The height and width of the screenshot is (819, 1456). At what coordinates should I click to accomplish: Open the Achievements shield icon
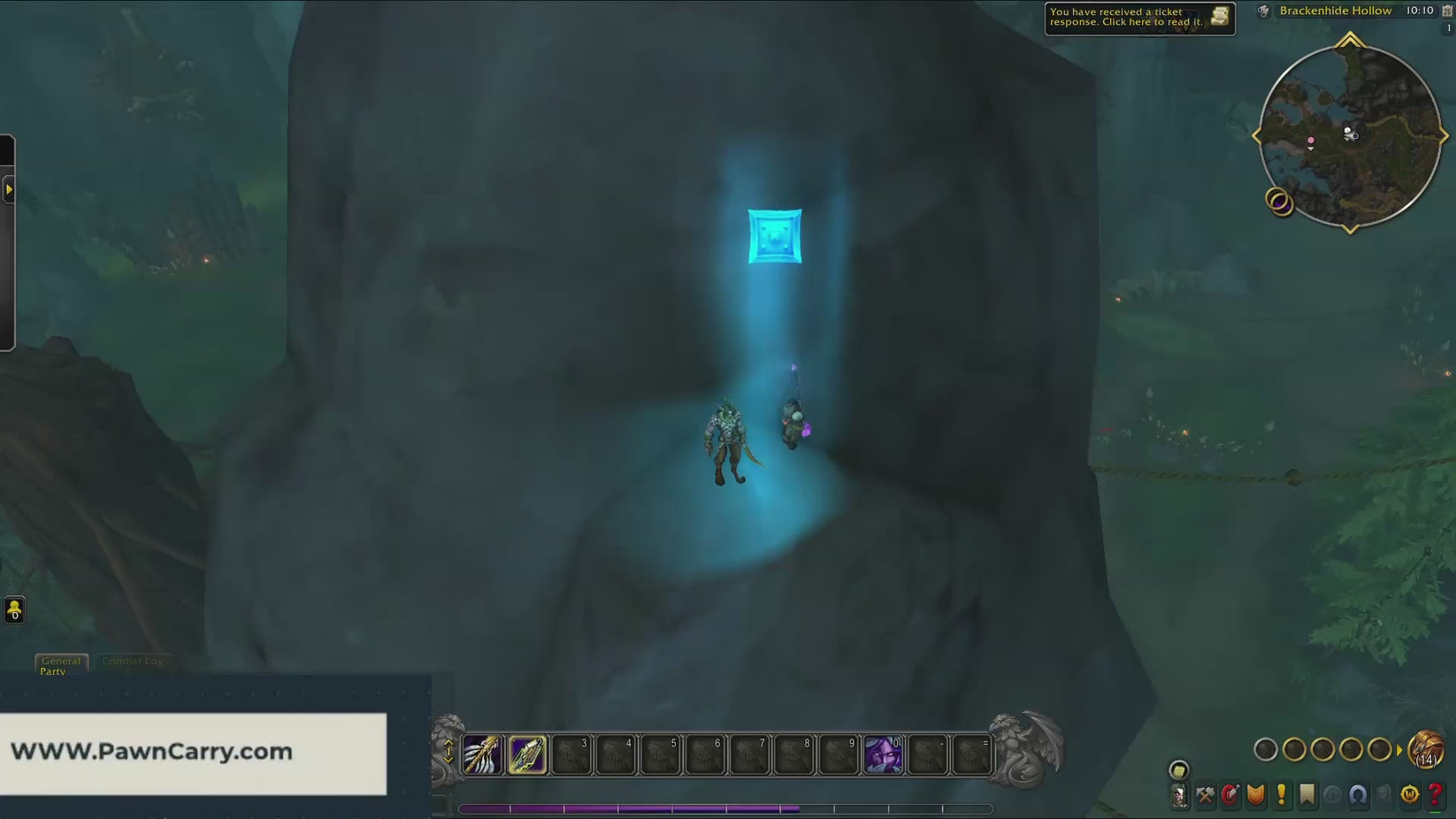point(1256,794)
